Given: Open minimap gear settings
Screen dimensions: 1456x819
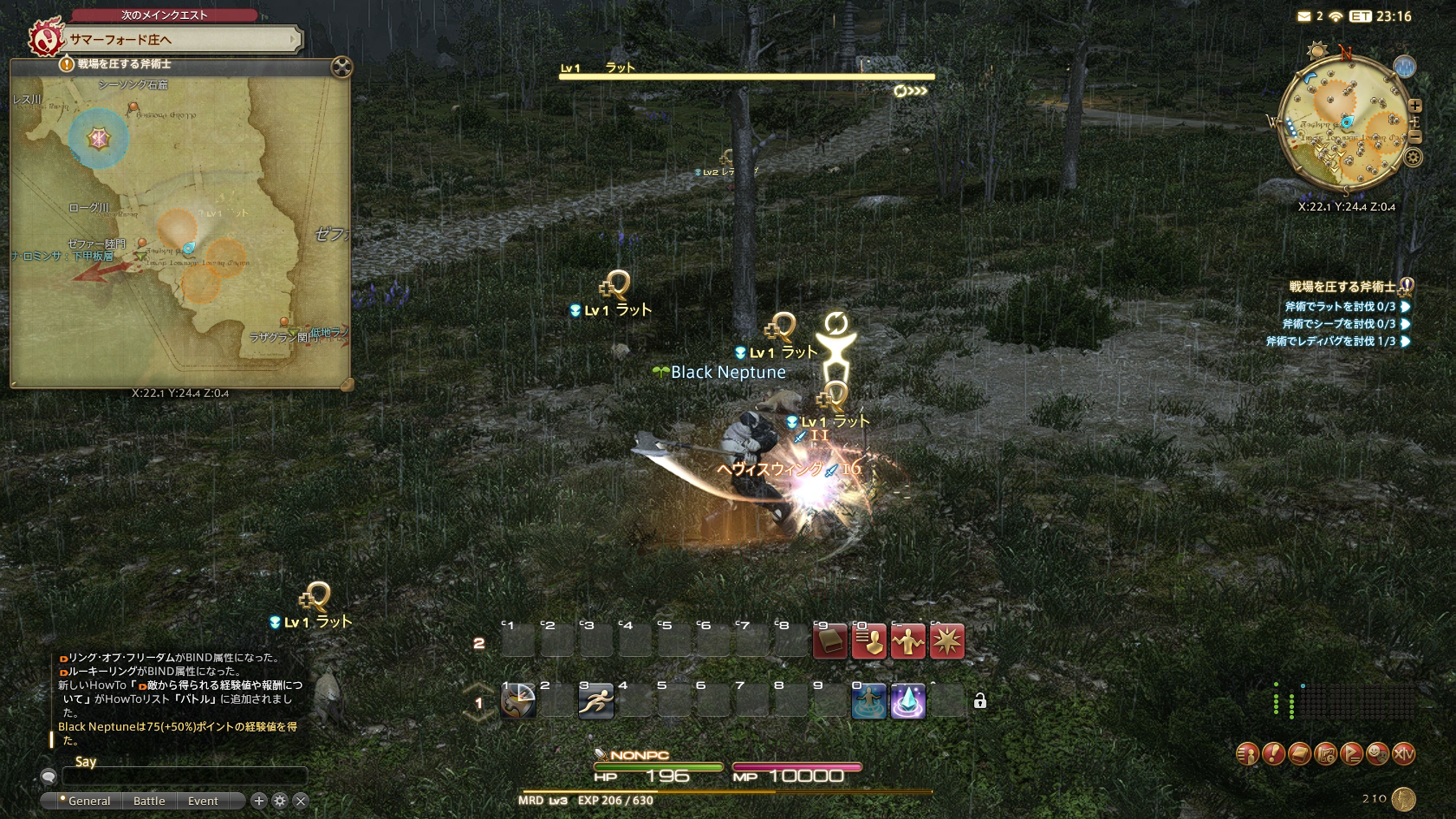Looking at the screenshot, I should (x=1414, y=157).
